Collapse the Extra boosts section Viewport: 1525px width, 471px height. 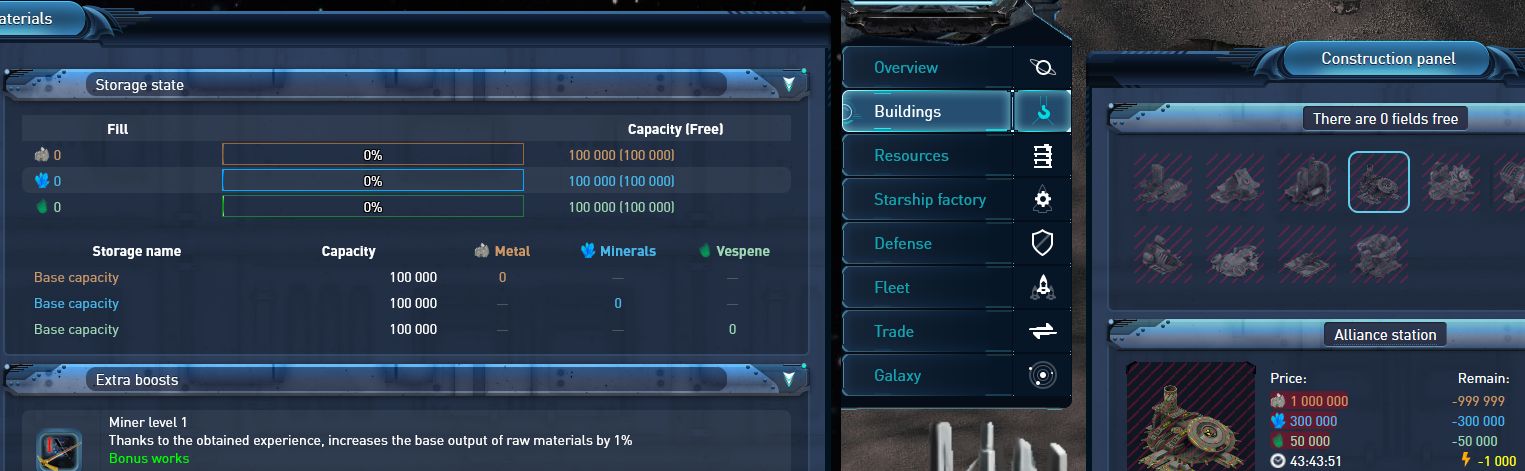pos(789,379)
